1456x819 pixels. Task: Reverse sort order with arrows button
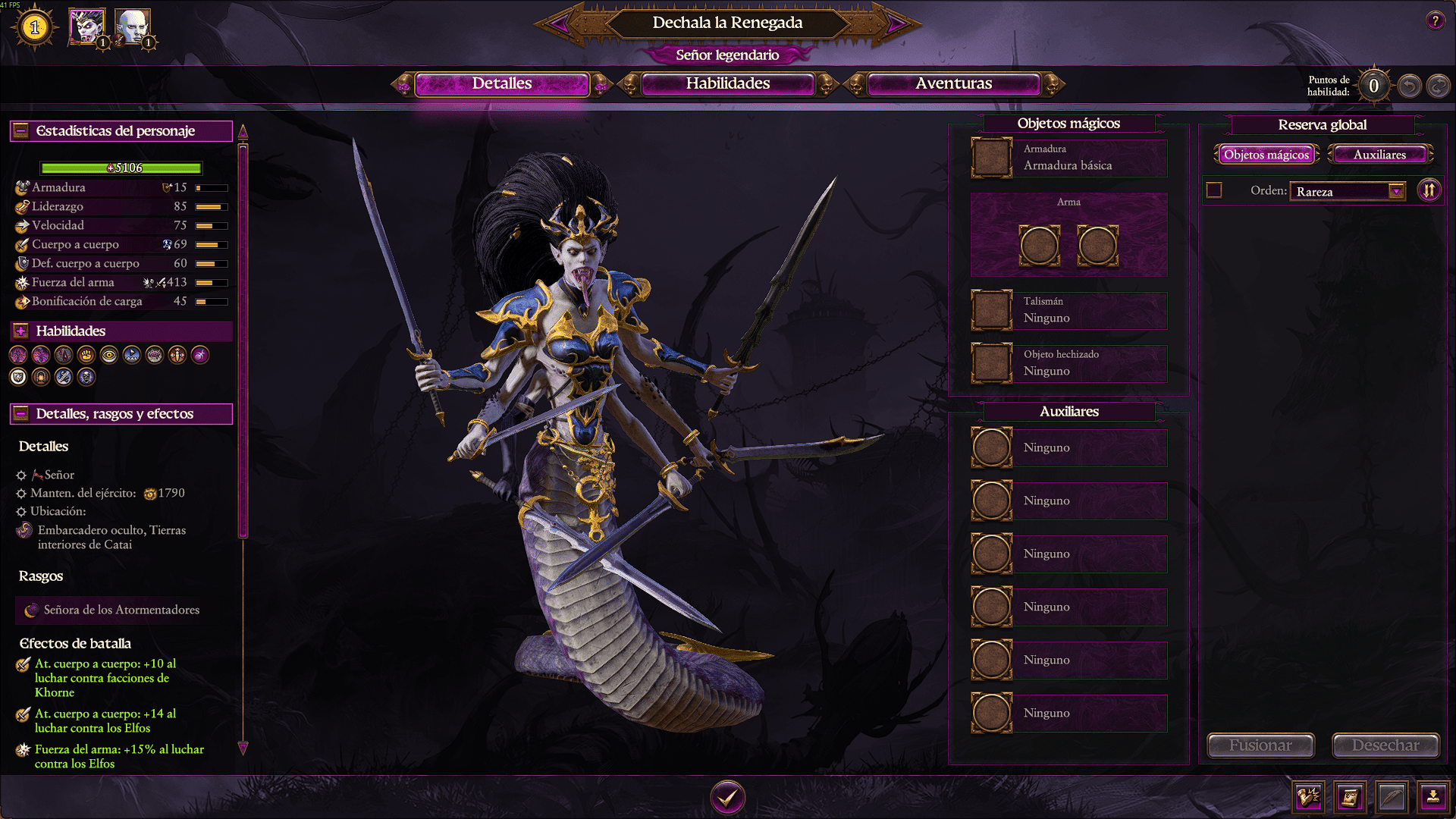tap(1429, 190)
